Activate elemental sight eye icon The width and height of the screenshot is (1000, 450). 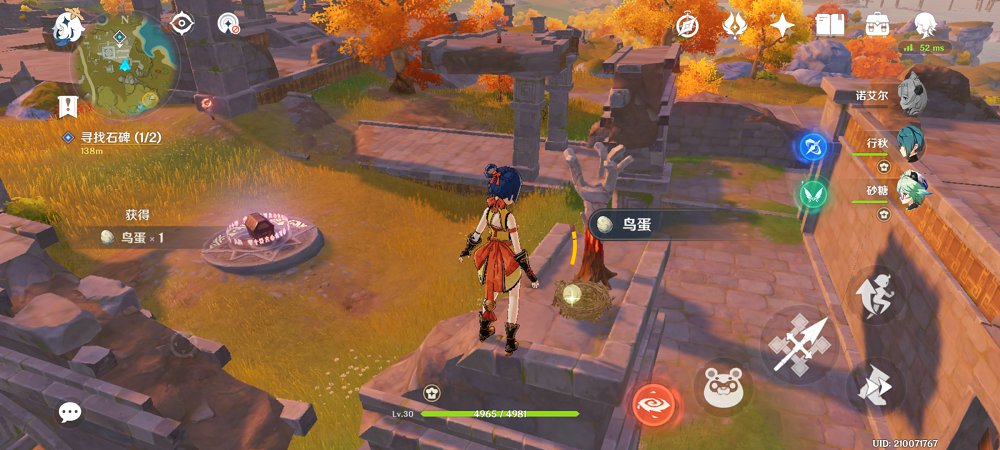pos(182,23)
